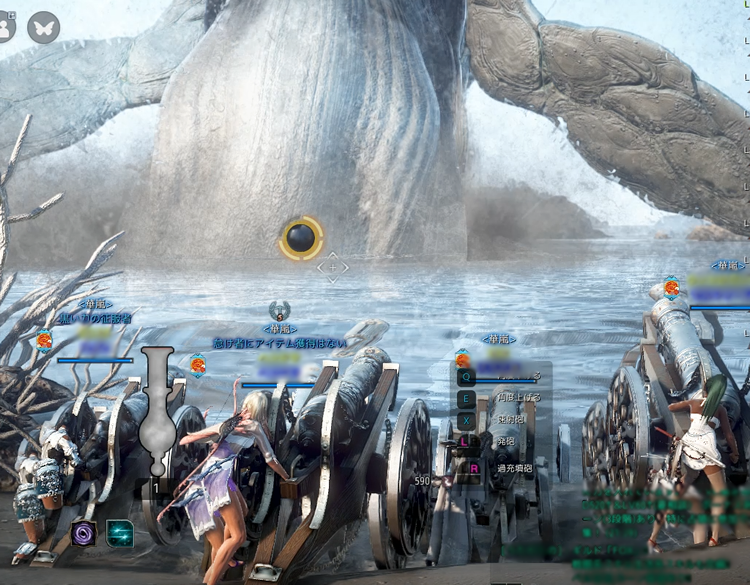Open the butterfly icon menu
The height and width of the screenshot is (585, 750).
click(43, 27)
